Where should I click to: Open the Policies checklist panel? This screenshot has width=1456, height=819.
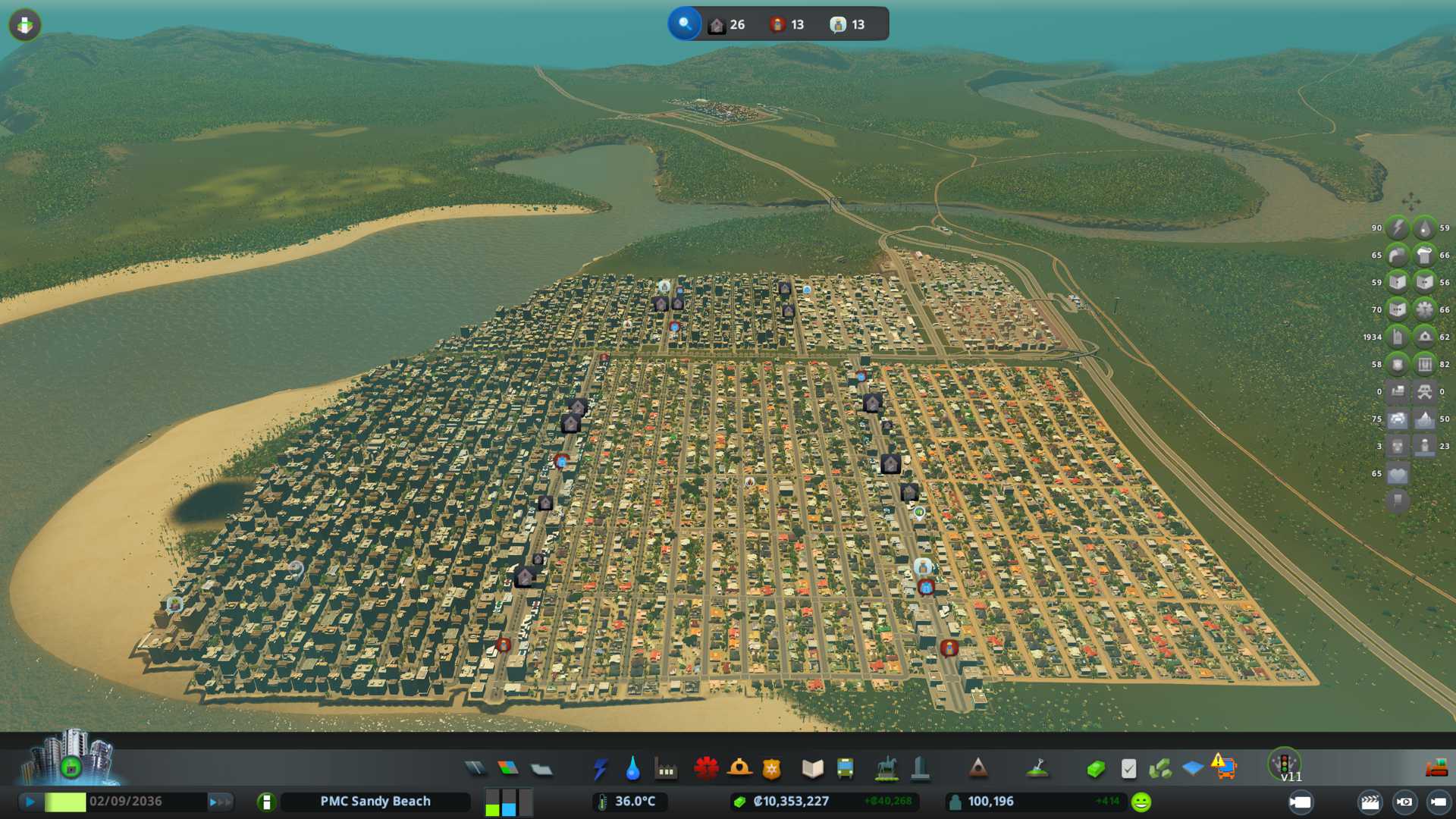(1128, 769)
